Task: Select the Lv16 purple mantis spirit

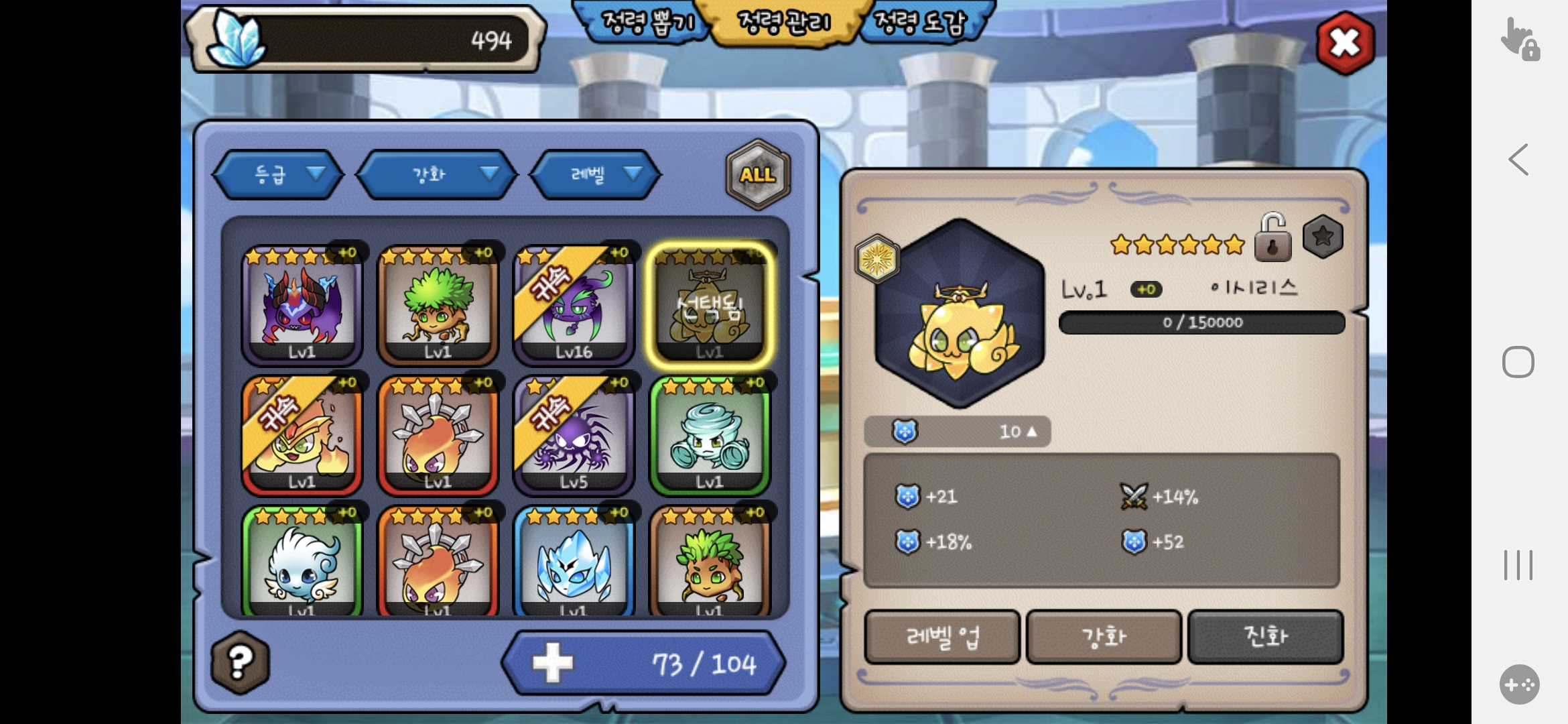Action: (574, 306)
